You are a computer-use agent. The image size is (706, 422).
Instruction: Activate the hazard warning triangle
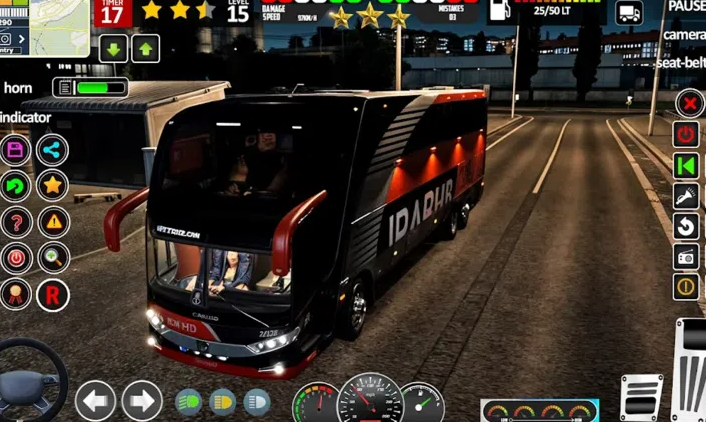point(52,221)
